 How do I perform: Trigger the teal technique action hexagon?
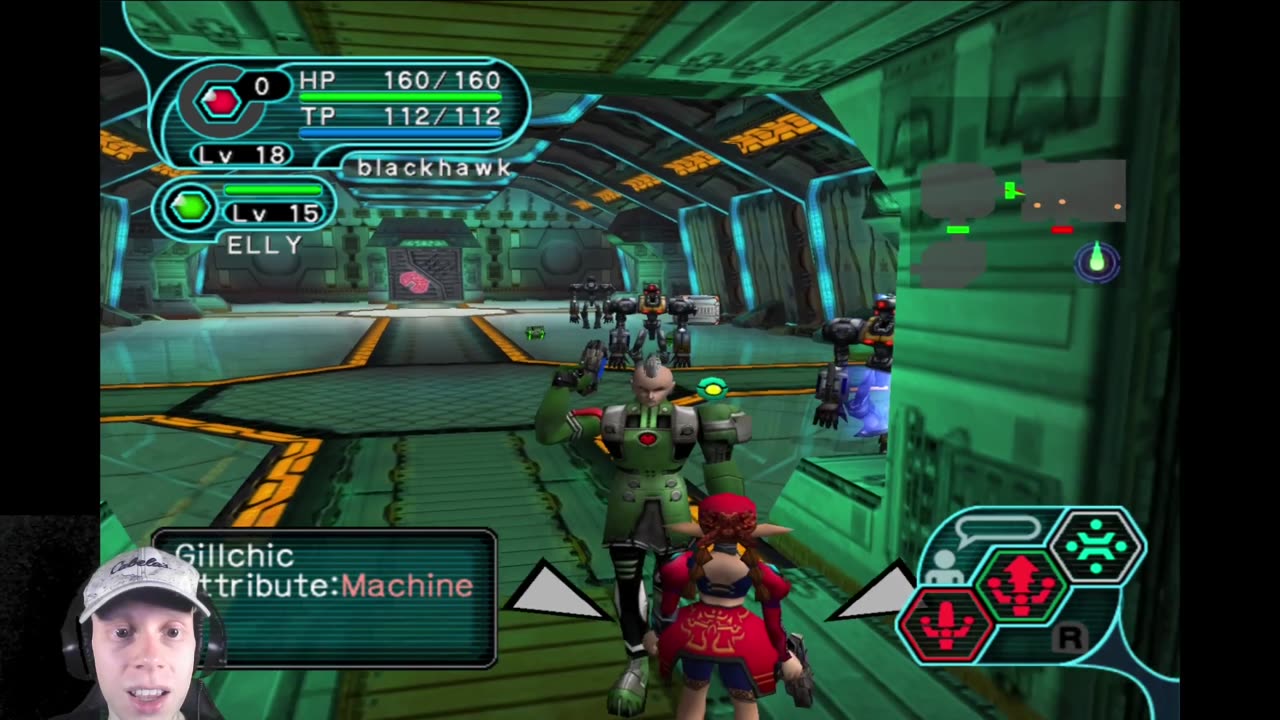point(1096,546)
